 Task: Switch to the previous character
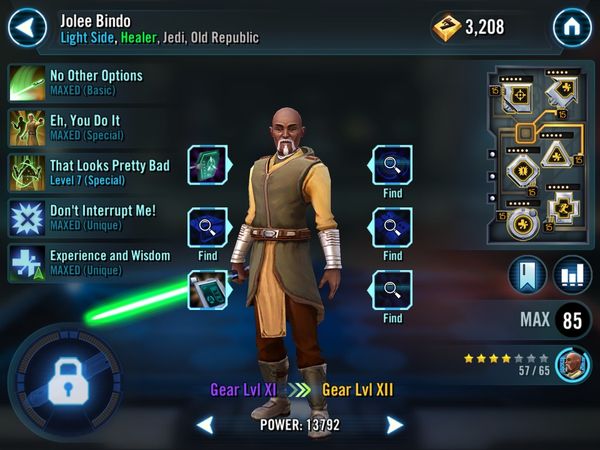[204, 426]
